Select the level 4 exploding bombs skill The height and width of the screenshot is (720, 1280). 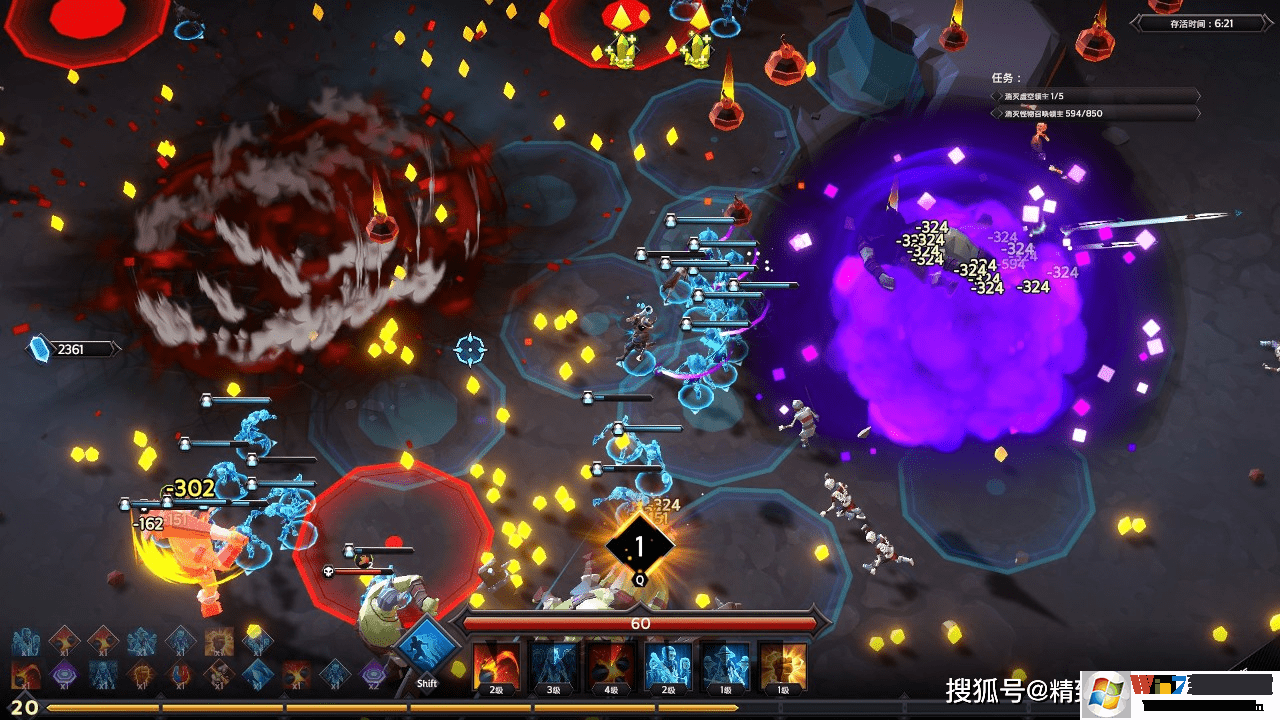click(x=609, y=663)
